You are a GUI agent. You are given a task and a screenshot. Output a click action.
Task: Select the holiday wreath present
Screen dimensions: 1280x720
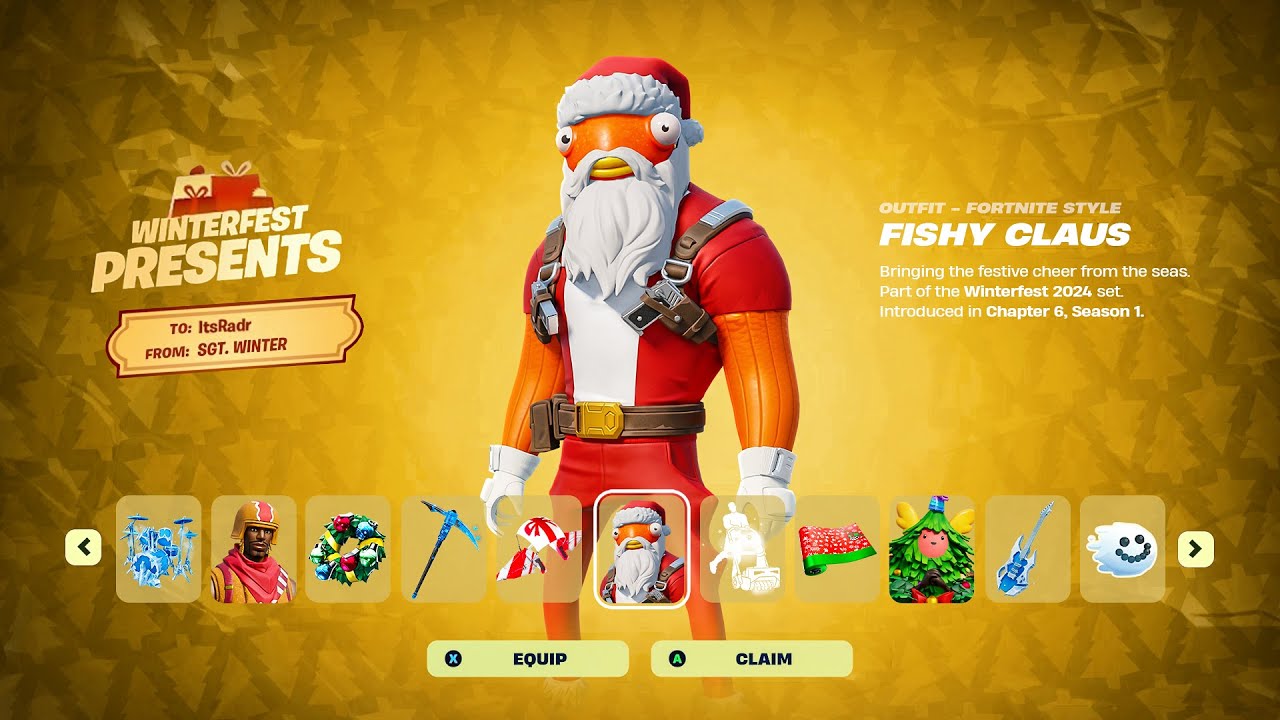click(x=348, y=549)
